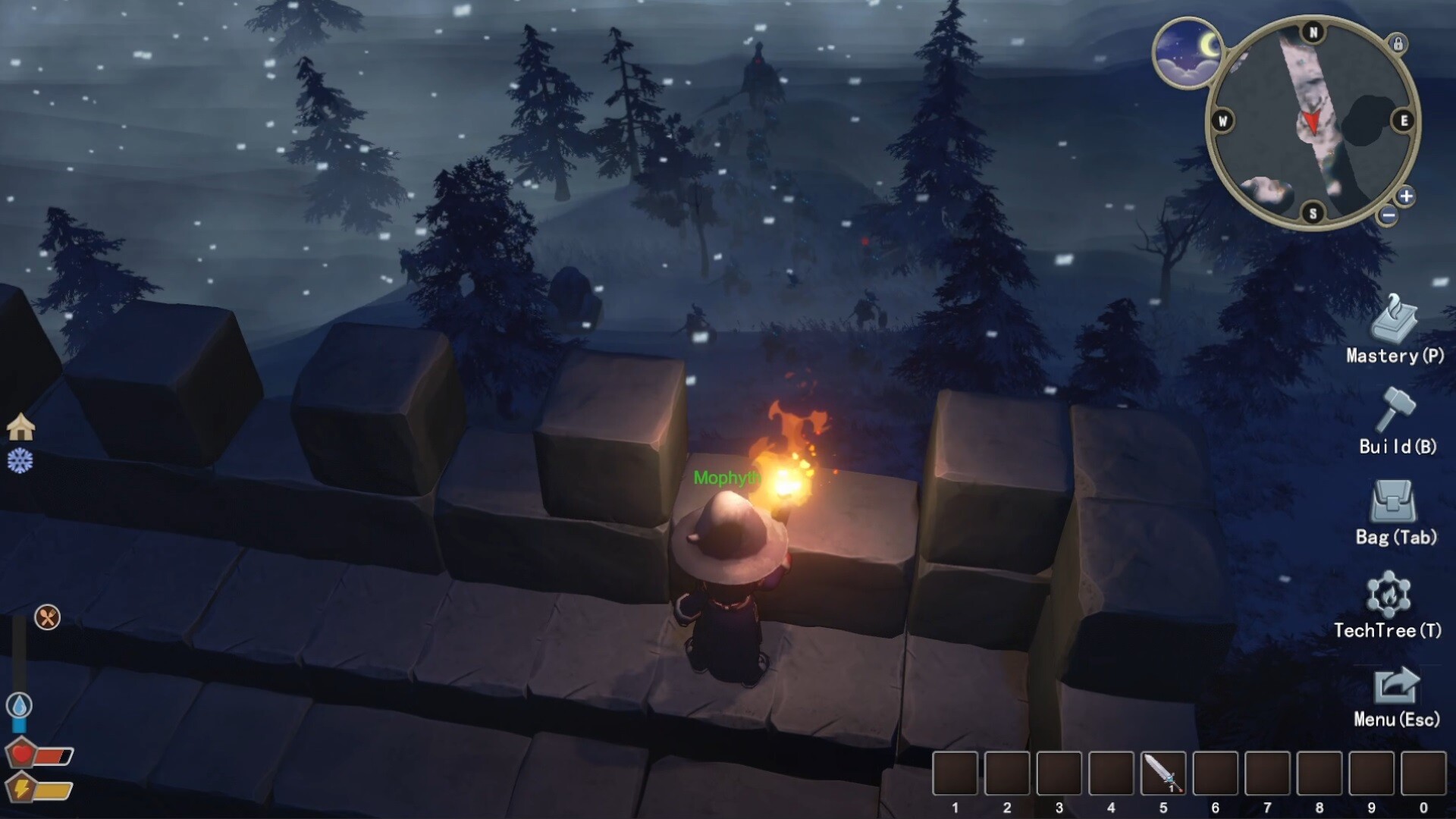Click the snowflake cold-status icon
The image size is (1456, 819).
[x=22, y=460]
